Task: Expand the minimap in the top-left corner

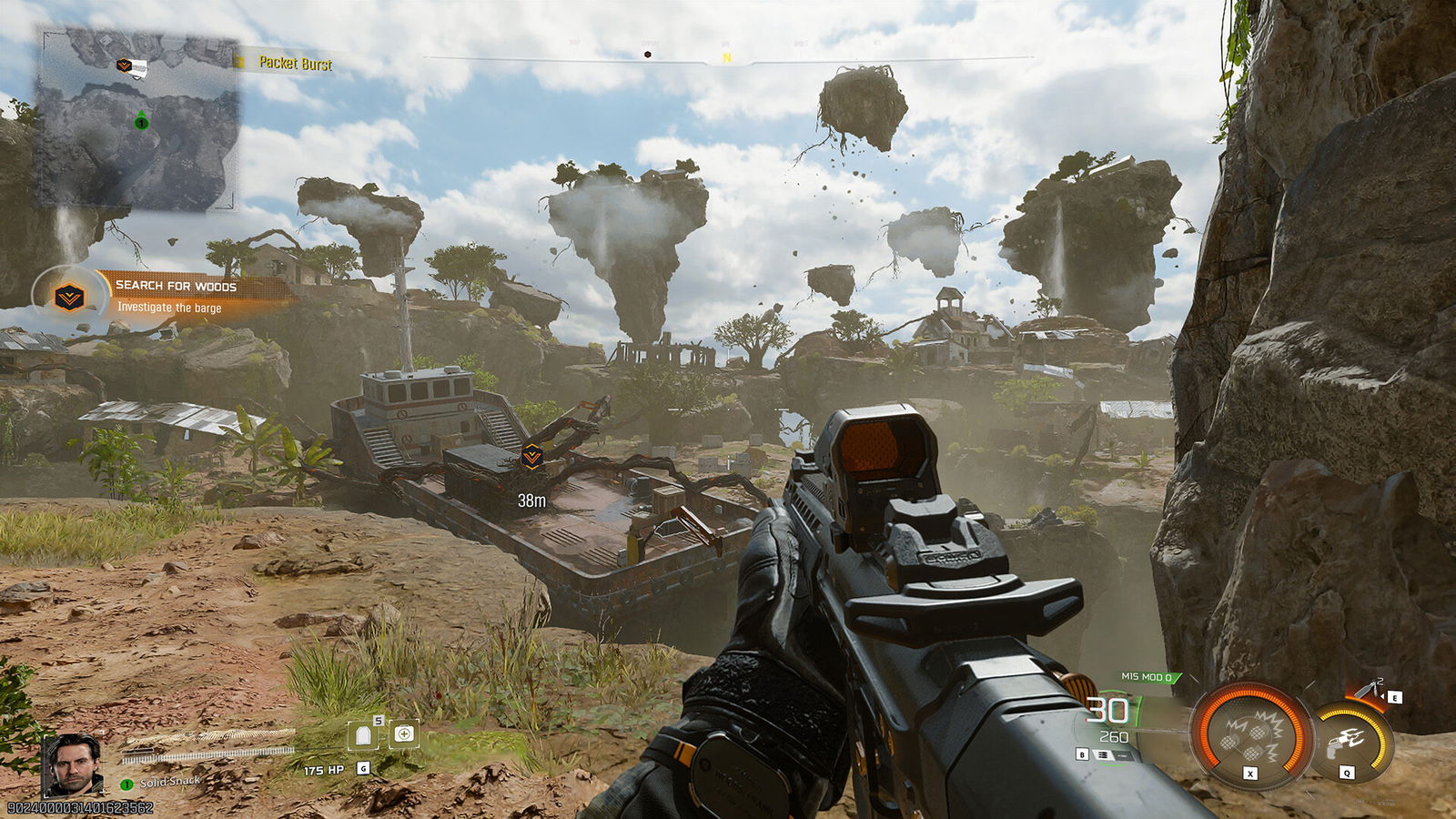Action: (x=136, y=118)
